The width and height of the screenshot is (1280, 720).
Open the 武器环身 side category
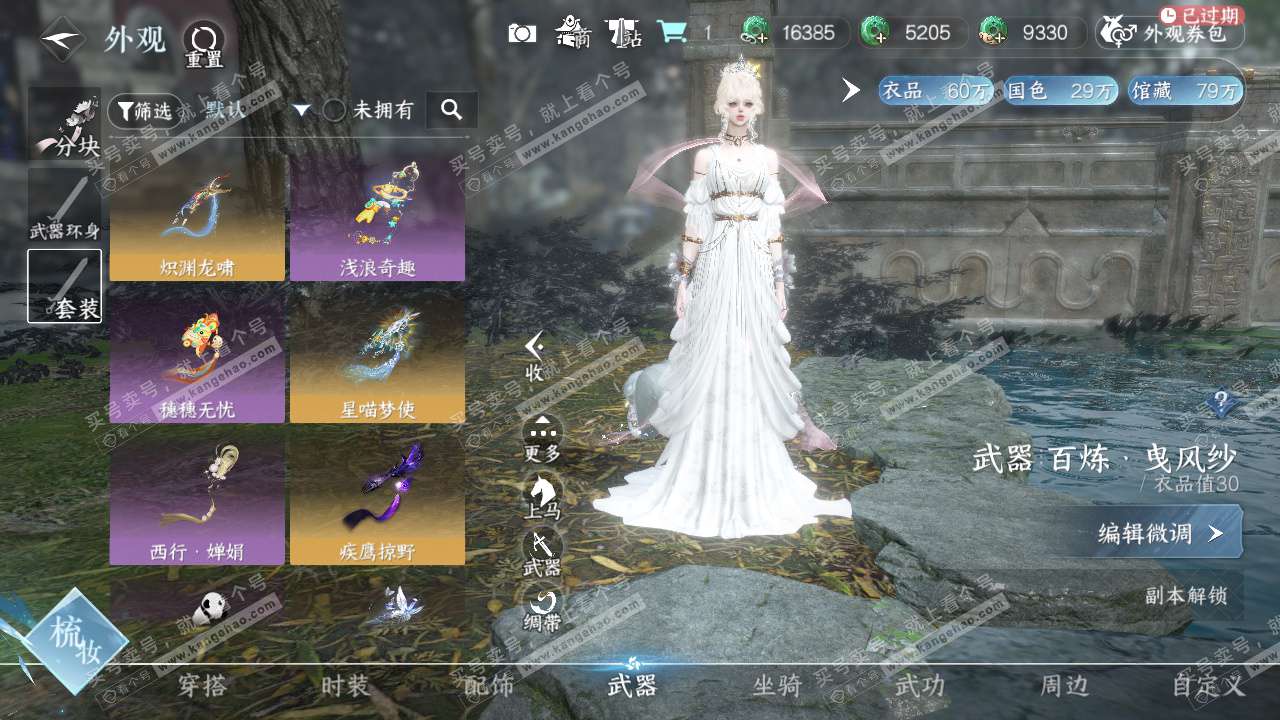click(x=65, y=207)
